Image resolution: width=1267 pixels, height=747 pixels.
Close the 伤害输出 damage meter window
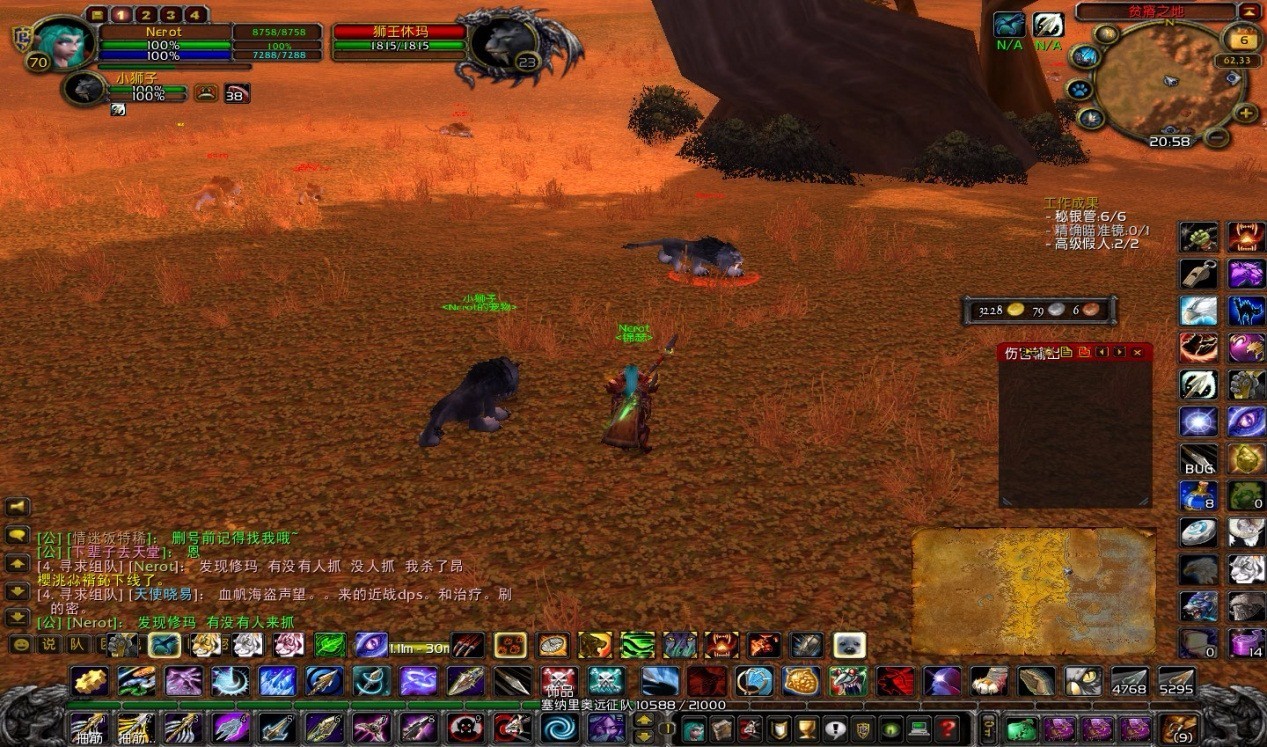[x=1137, y=352]
